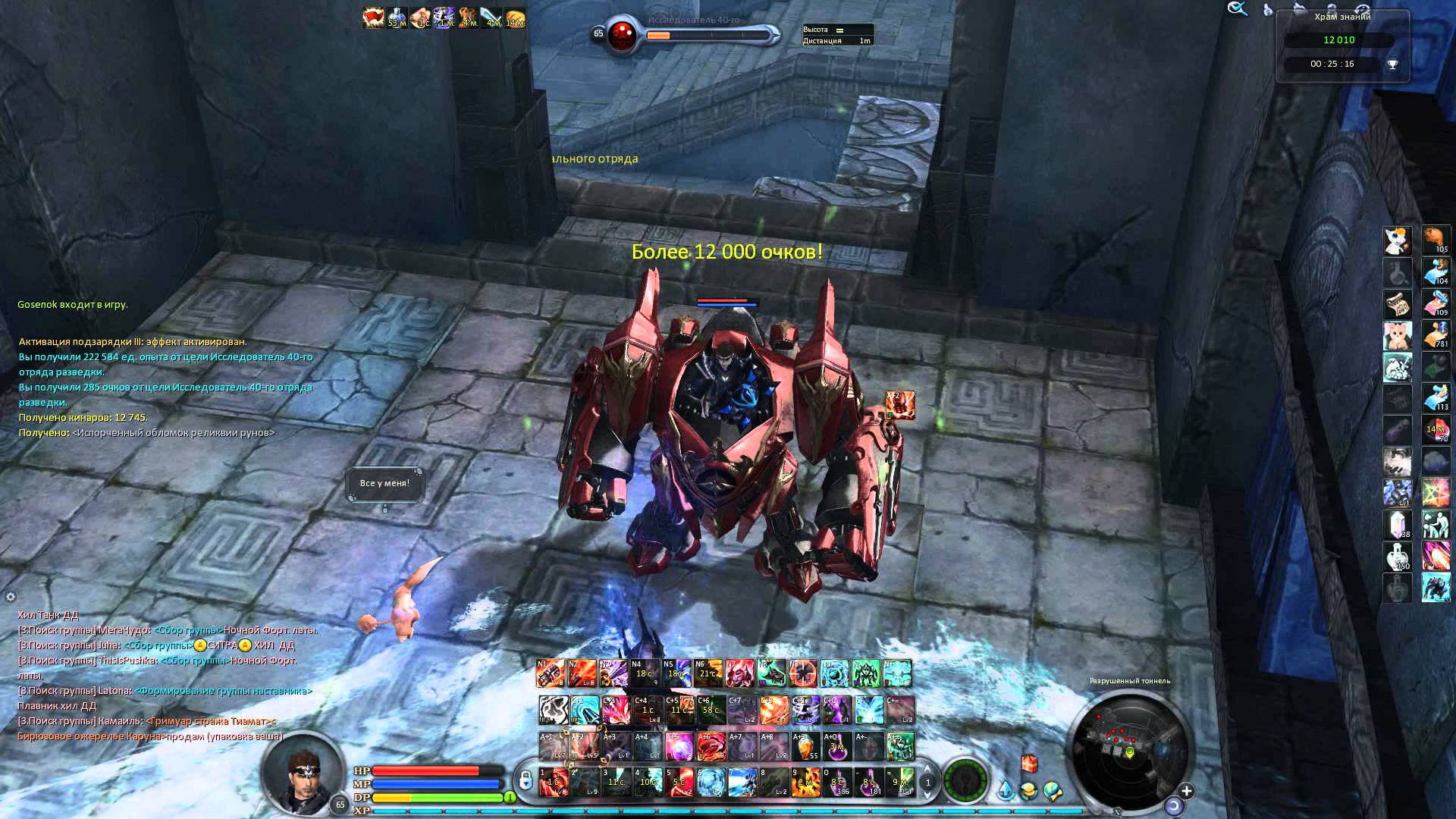1456x819 pixels.
Task: Use the orange potion with 55 charges
Action: 805,747
